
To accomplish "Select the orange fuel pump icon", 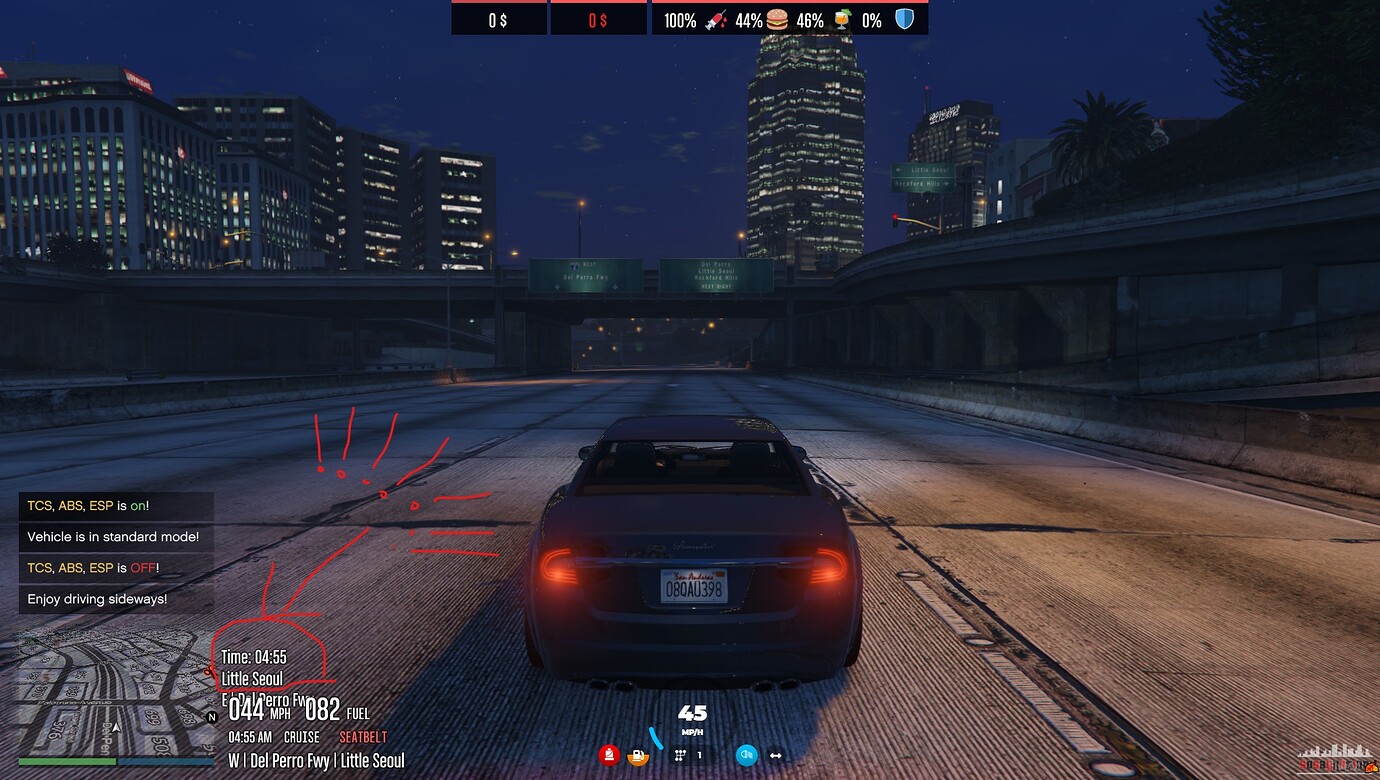I will coord(638,756).
